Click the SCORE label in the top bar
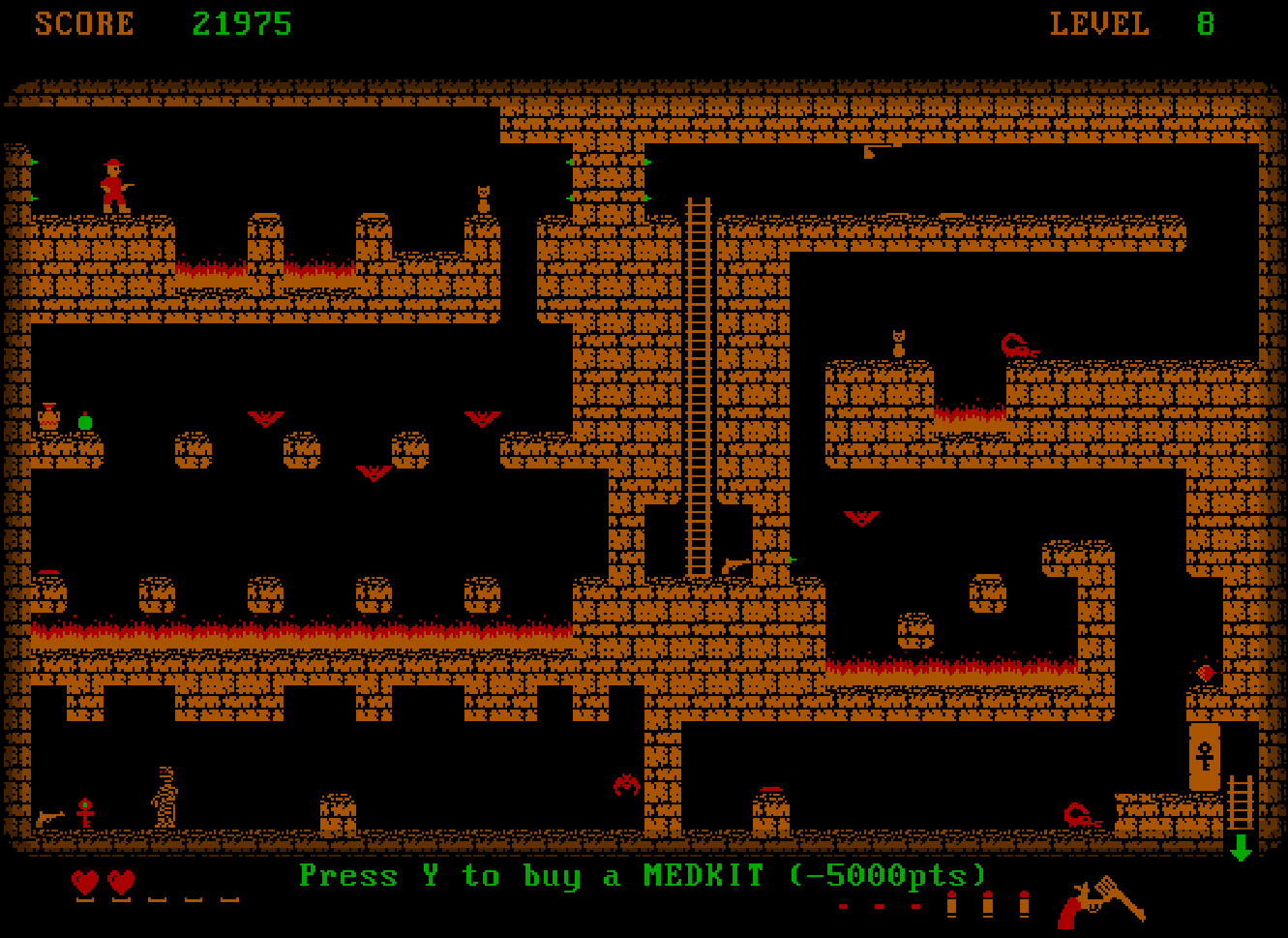 tap(85, 22)
